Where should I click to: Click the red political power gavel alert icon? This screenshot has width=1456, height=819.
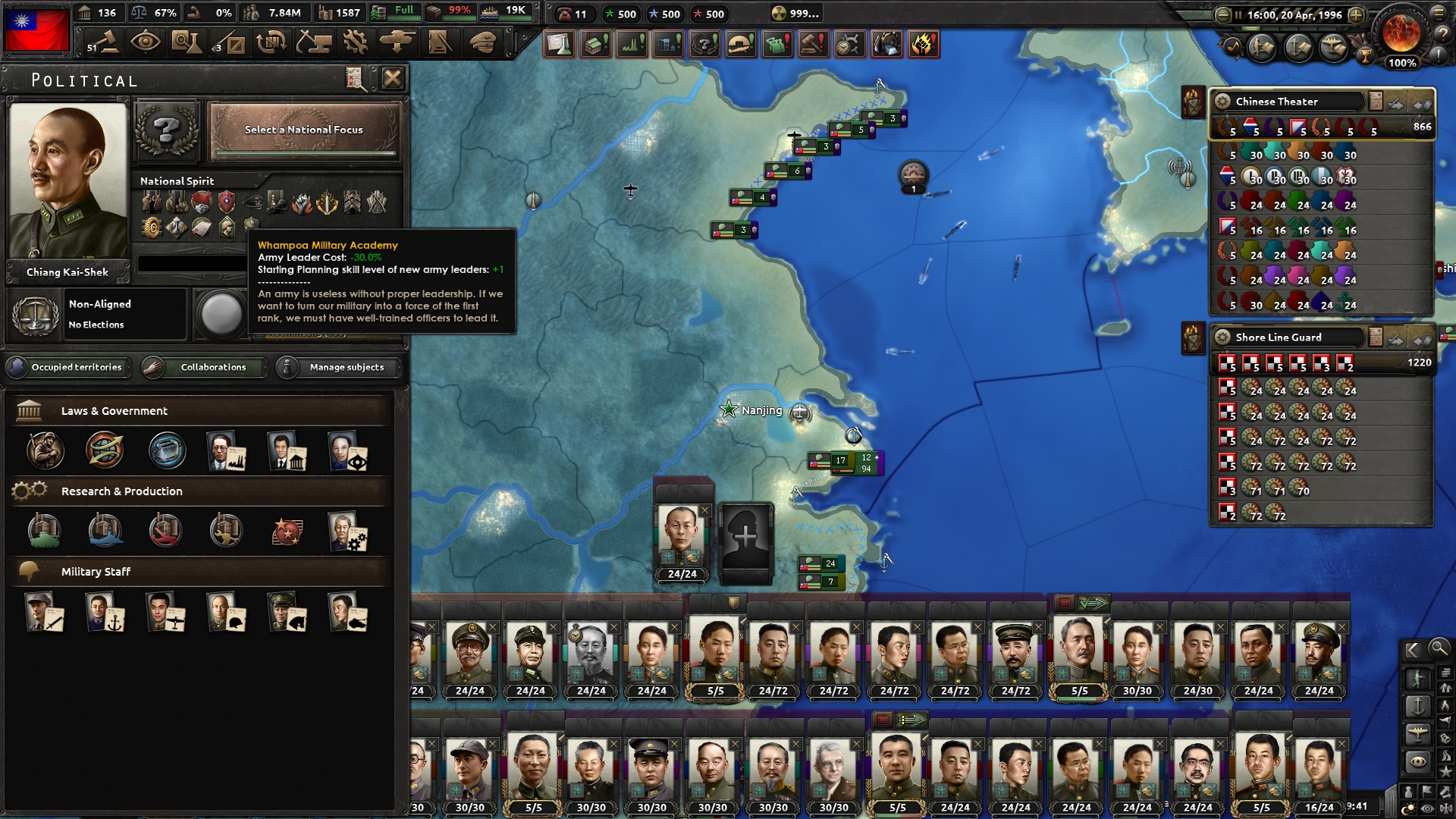coord(813,44)
